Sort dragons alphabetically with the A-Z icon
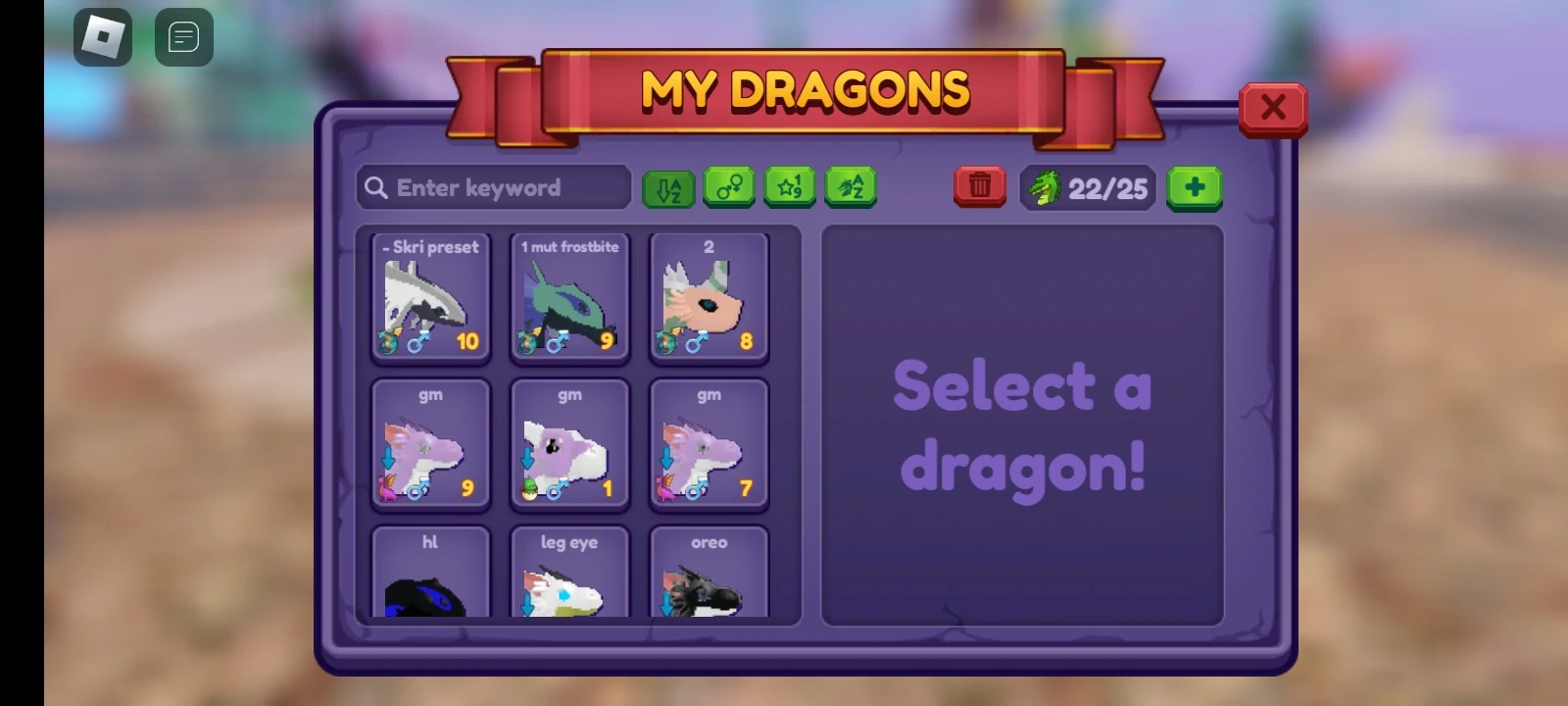Viewport: 1568px width, 706px height. (667, 187)
